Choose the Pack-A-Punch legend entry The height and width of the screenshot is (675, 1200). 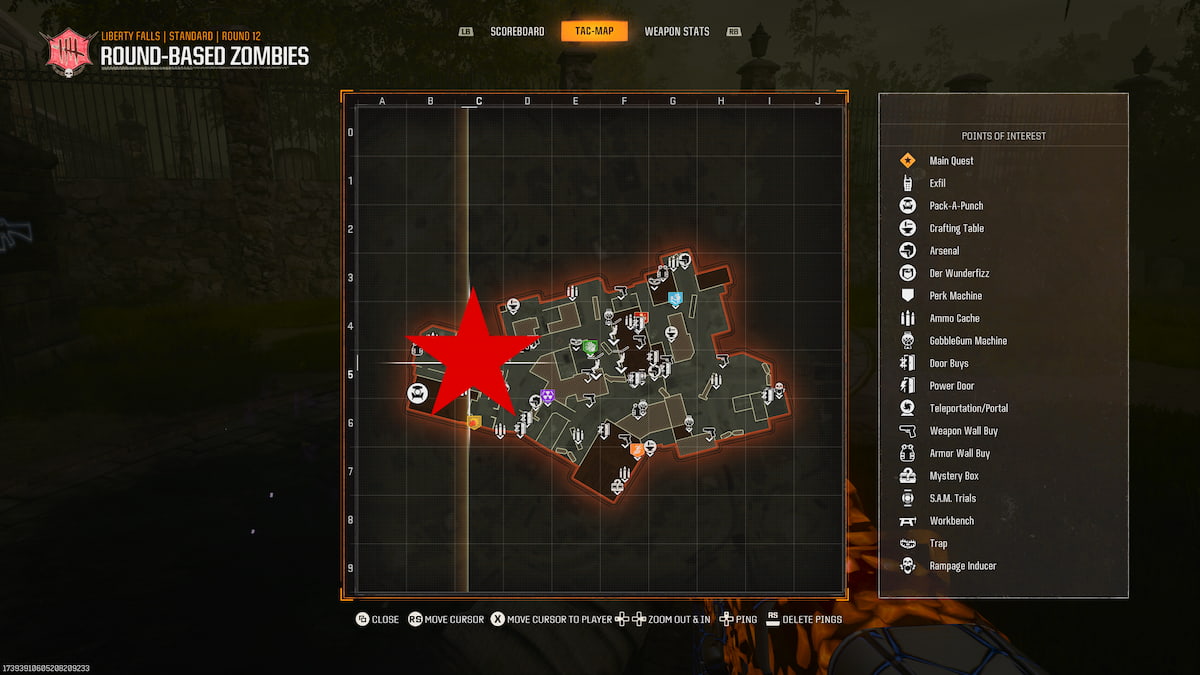tap(955, 206)
